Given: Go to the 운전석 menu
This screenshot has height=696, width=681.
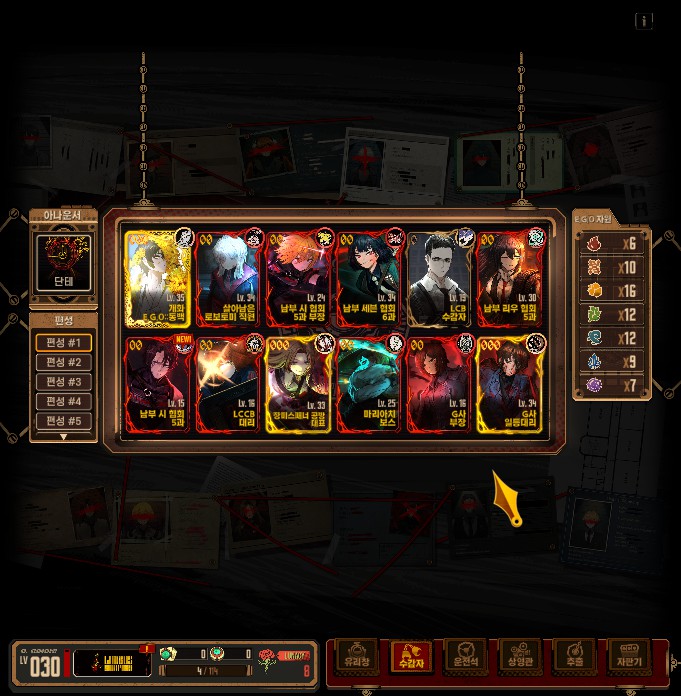Looking at the screenshot, I should [x=465, y=657].
